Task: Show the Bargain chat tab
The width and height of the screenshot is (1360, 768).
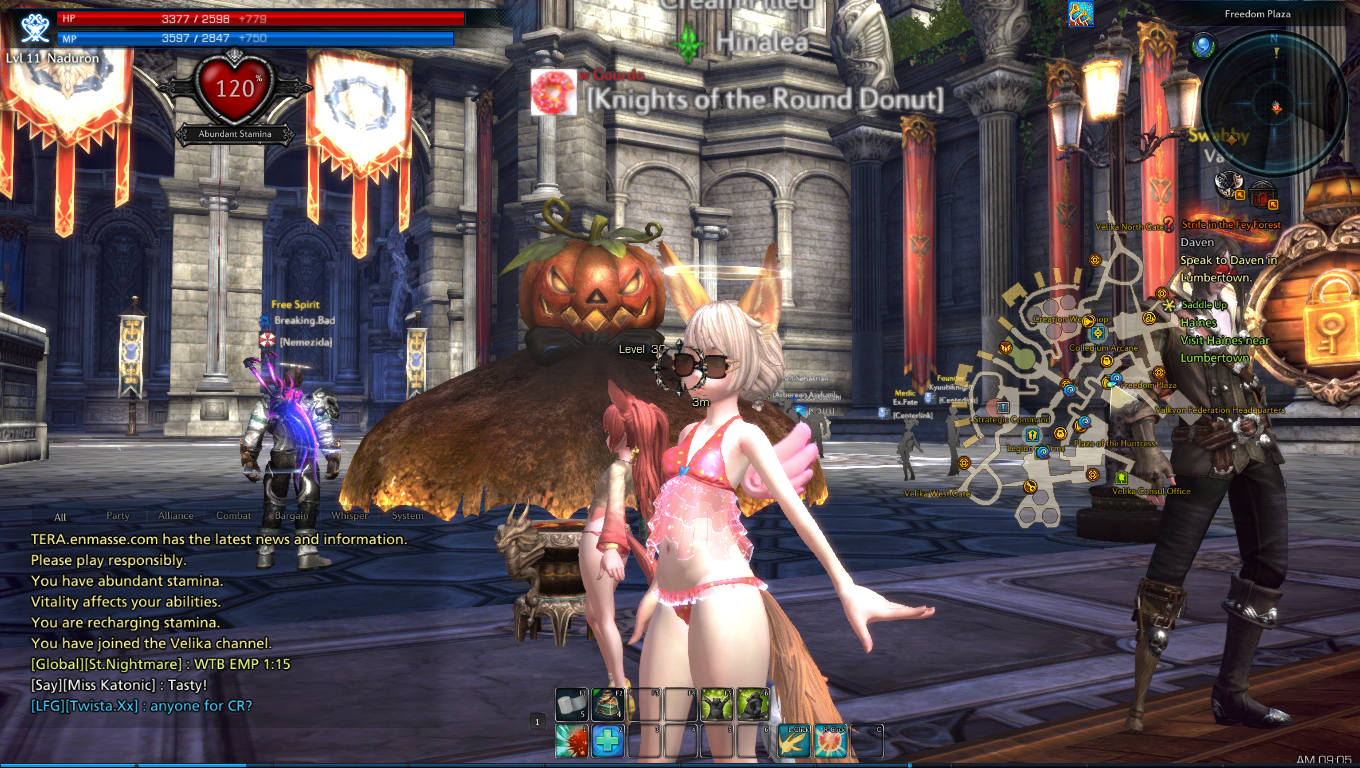Action: 292,516
